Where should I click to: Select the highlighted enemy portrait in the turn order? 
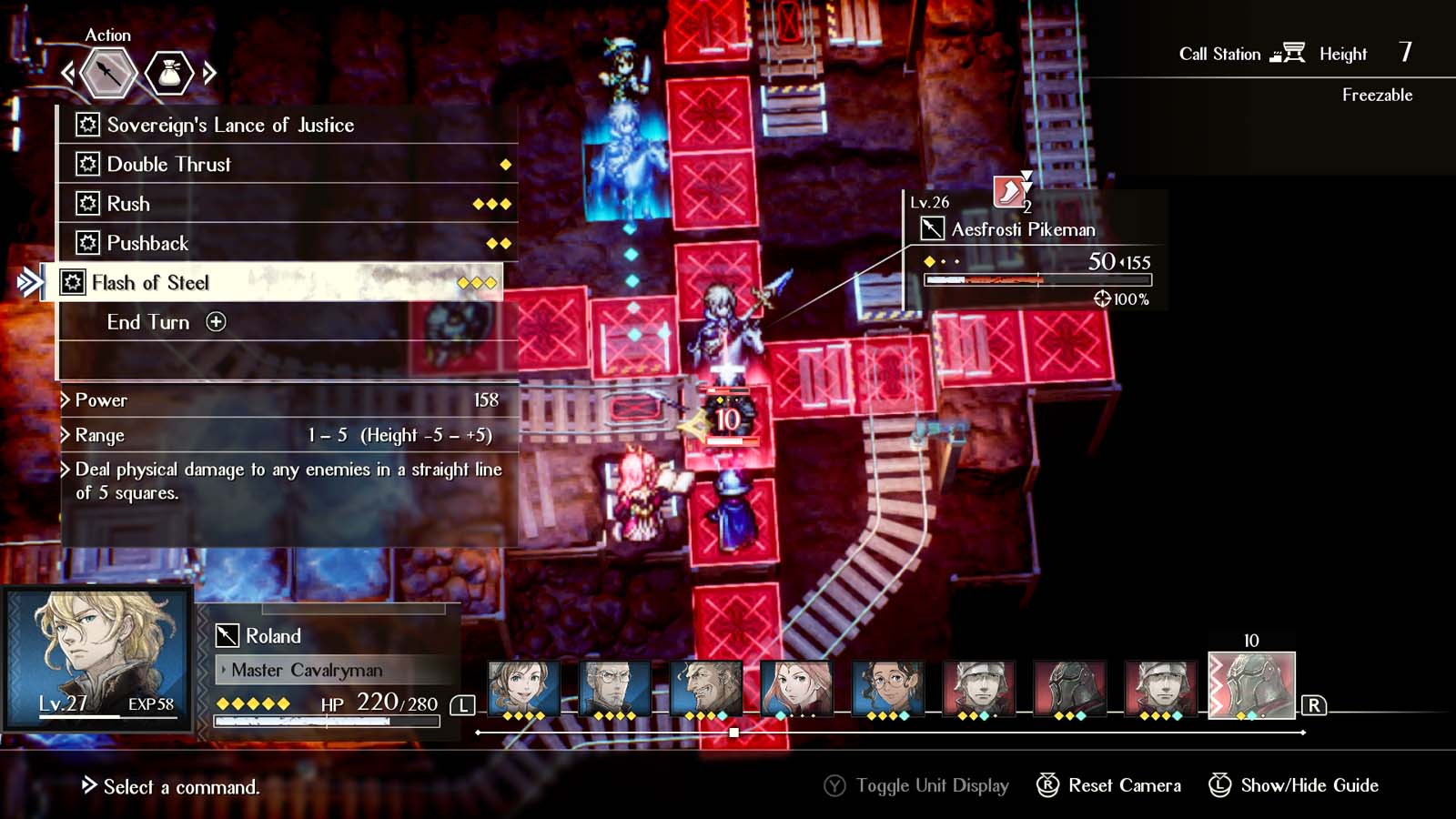click(1252, 688)
